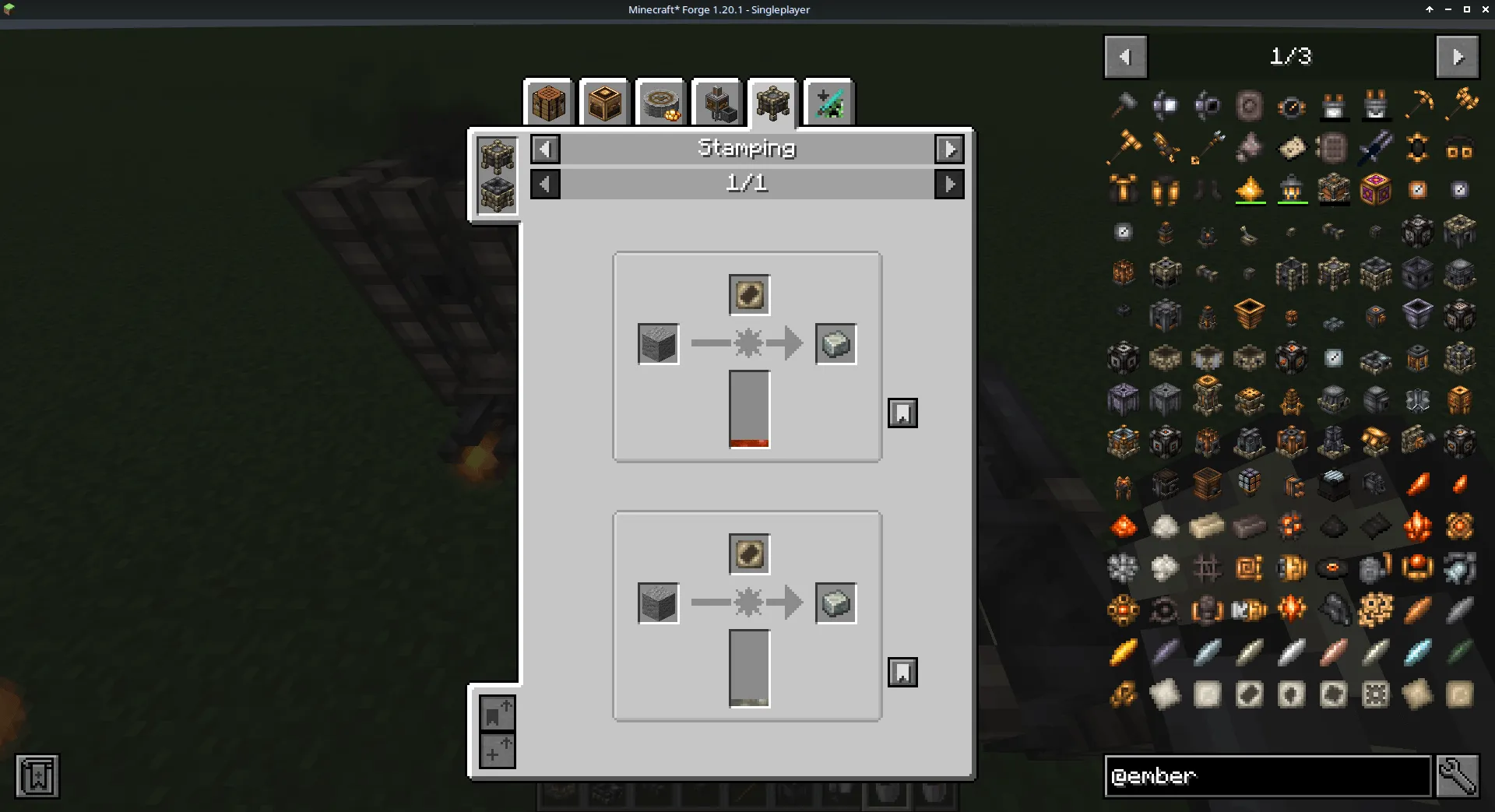
Task: Click the round stamp item atop the first recipe
Action: (748, 294)
